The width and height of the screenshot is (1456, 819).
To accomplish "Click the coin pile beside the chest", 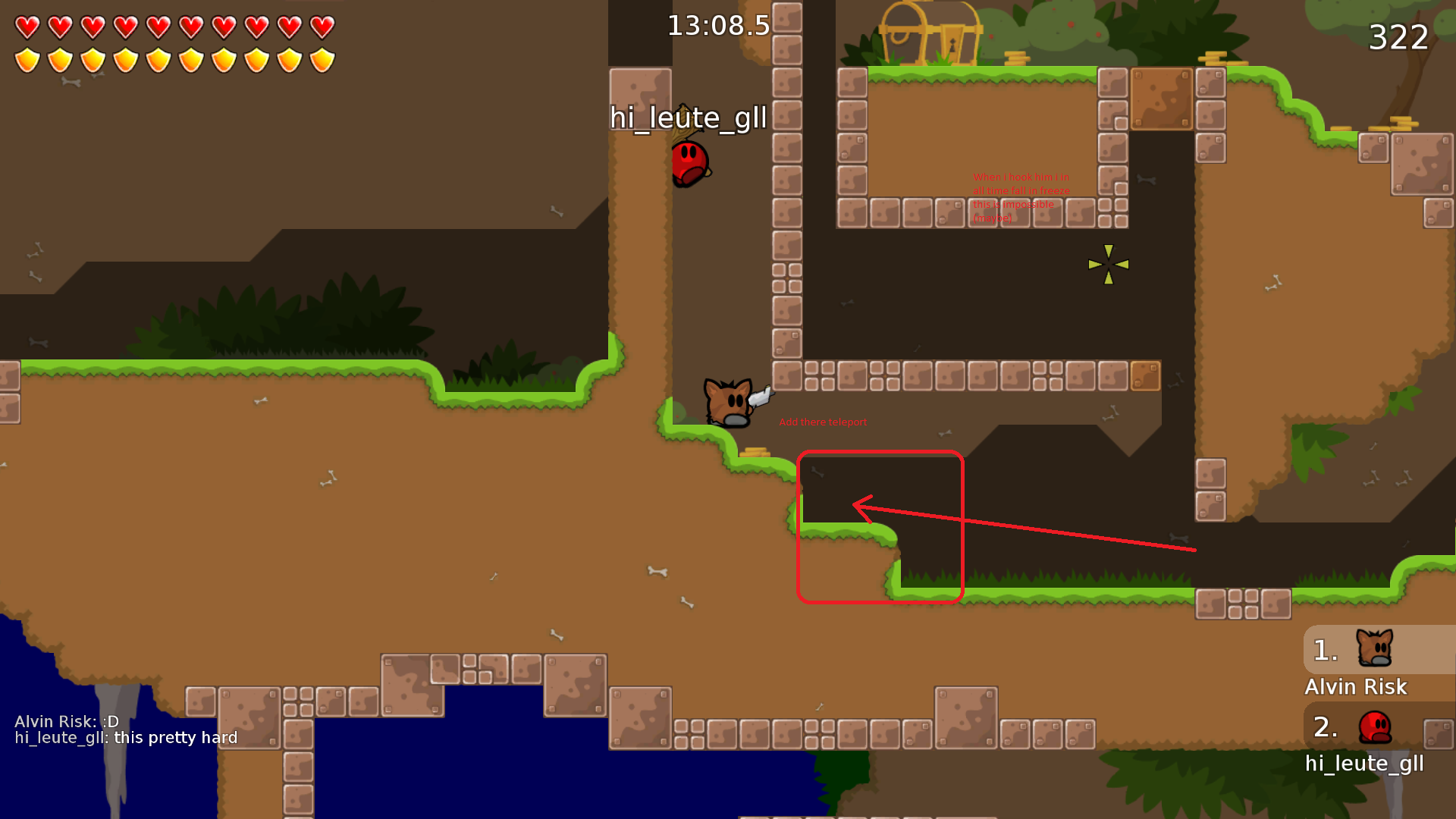I will coord(1017,57).
